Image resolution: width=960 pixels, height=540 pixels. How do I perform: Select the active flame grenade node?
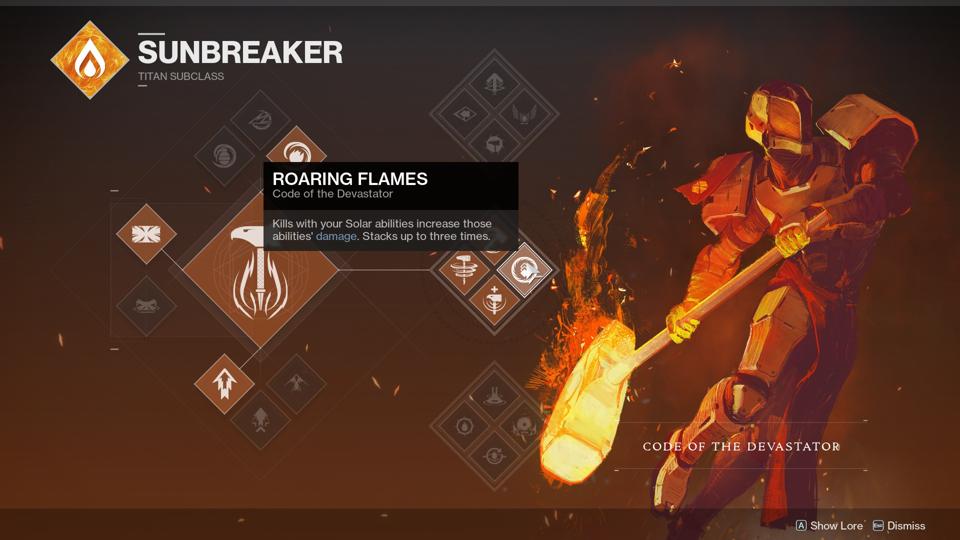(x=295, y=155)
